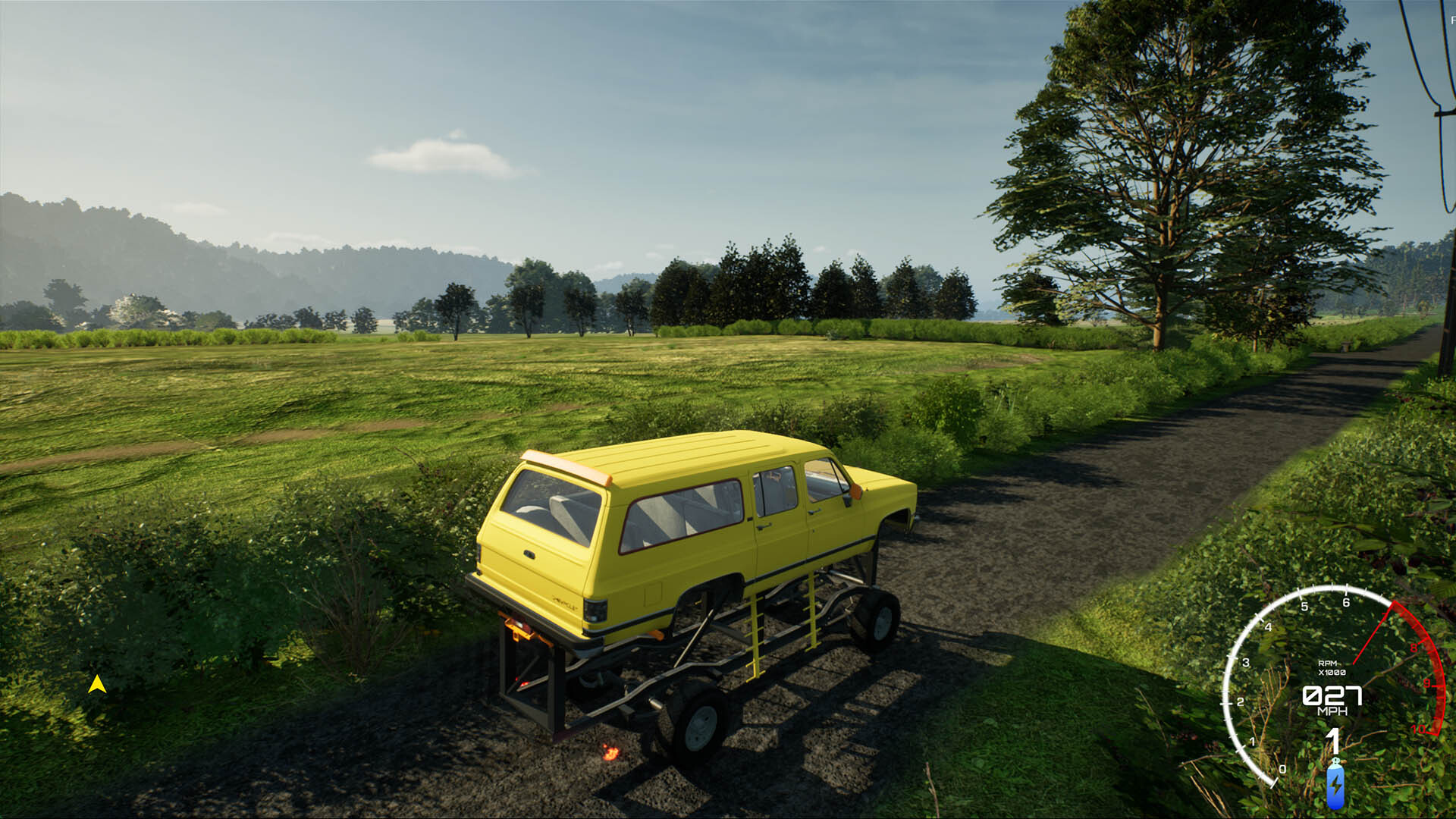Image resolution: width=1456 pixels, height=819 pixels.
Task: Click the left taillight of the yellow truck
Action: 595,610
